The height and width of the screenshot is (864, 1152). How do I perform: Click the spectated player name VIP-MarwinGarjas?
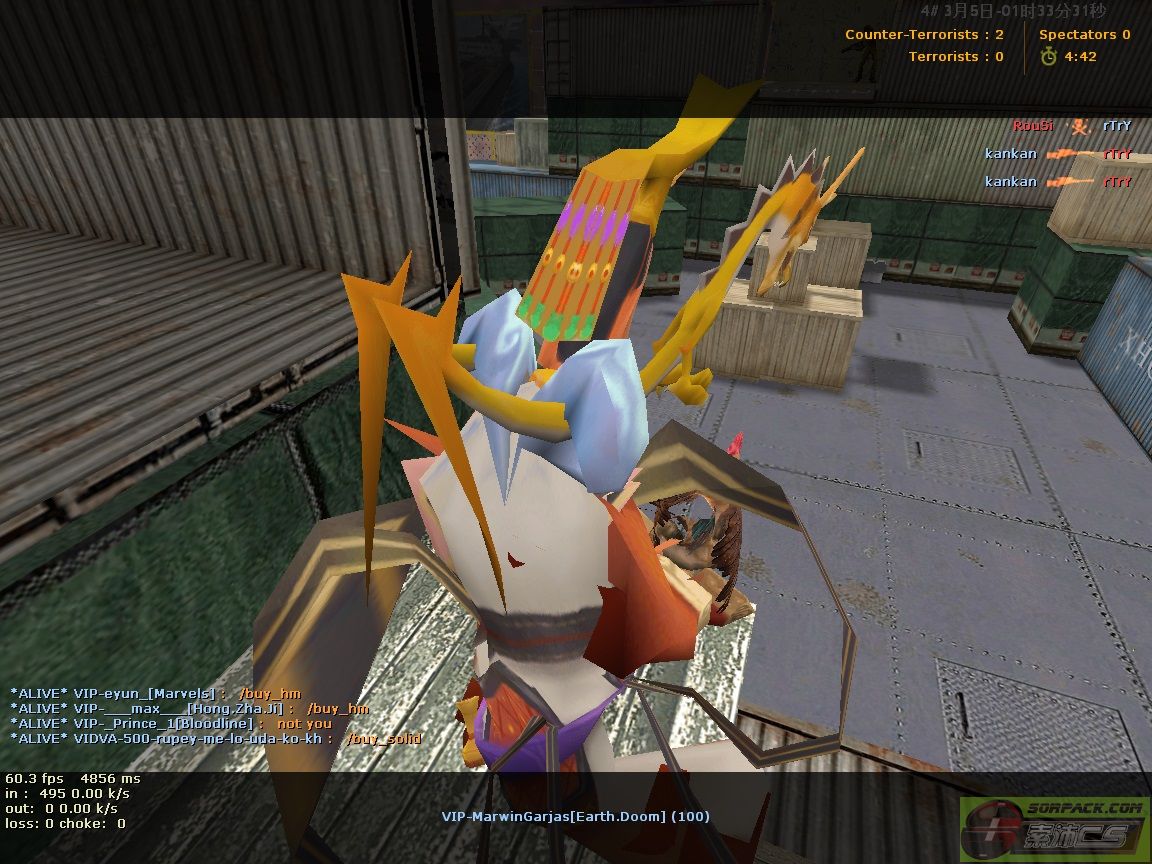(x=575, y=816)
